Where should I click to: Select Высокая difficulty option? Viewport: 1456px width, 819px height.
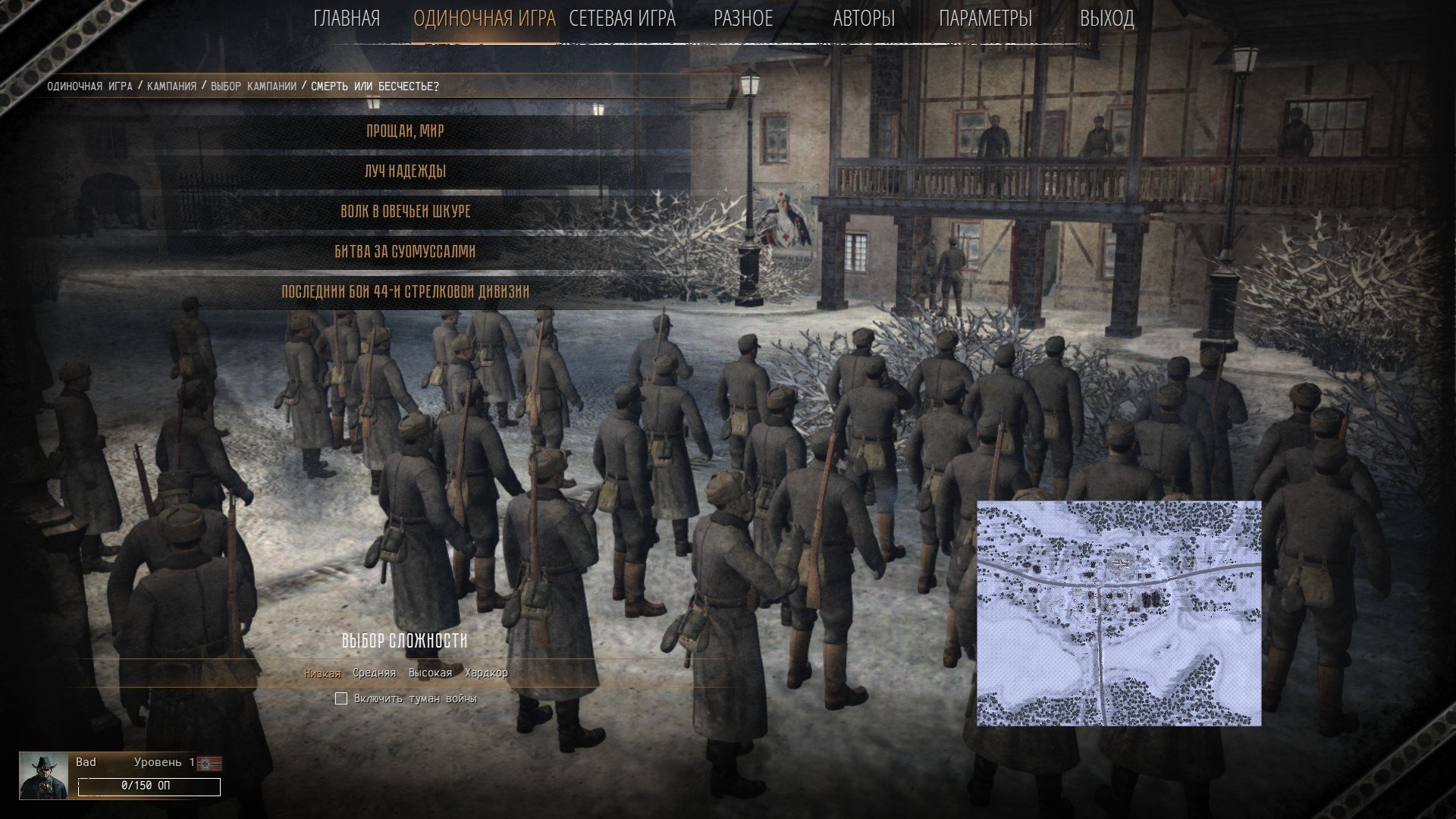point(430,673)
